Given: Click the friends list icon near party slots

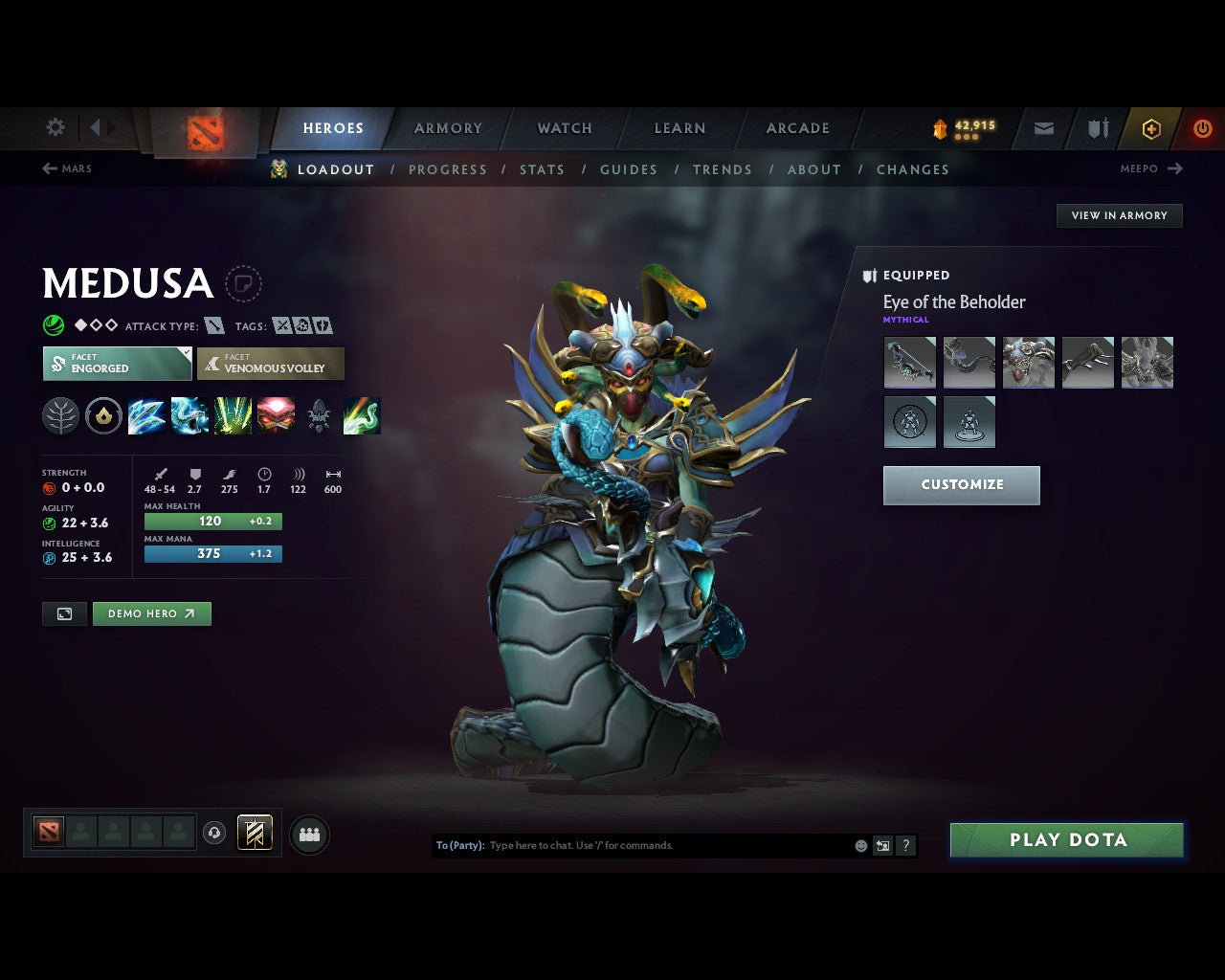Looking at the screenshot, I should (x=308, y=834).
